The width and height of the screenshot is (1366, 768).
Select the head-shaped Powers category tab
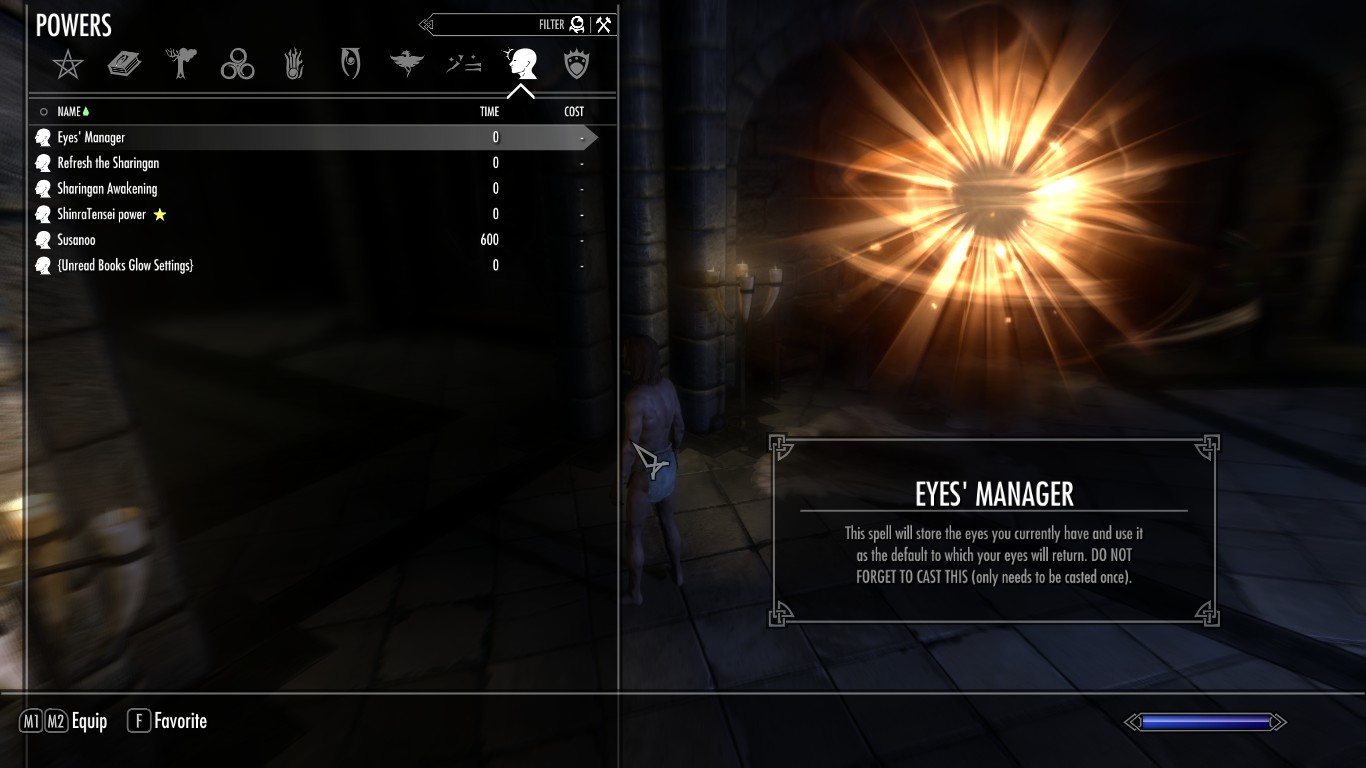coord(521,65)
